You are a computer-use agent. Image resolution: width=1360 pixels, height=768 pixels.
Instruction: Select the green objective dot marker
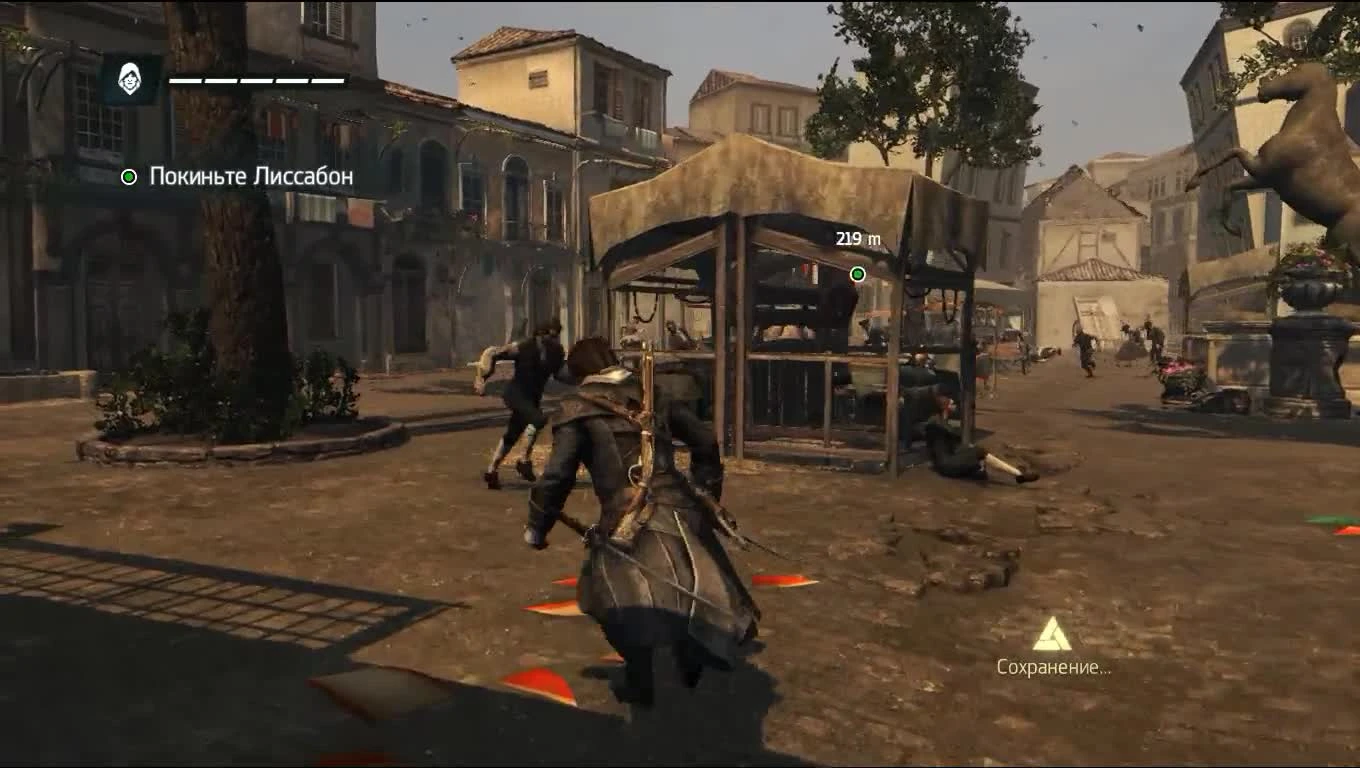pyautogui.click(x=128, y=178)
